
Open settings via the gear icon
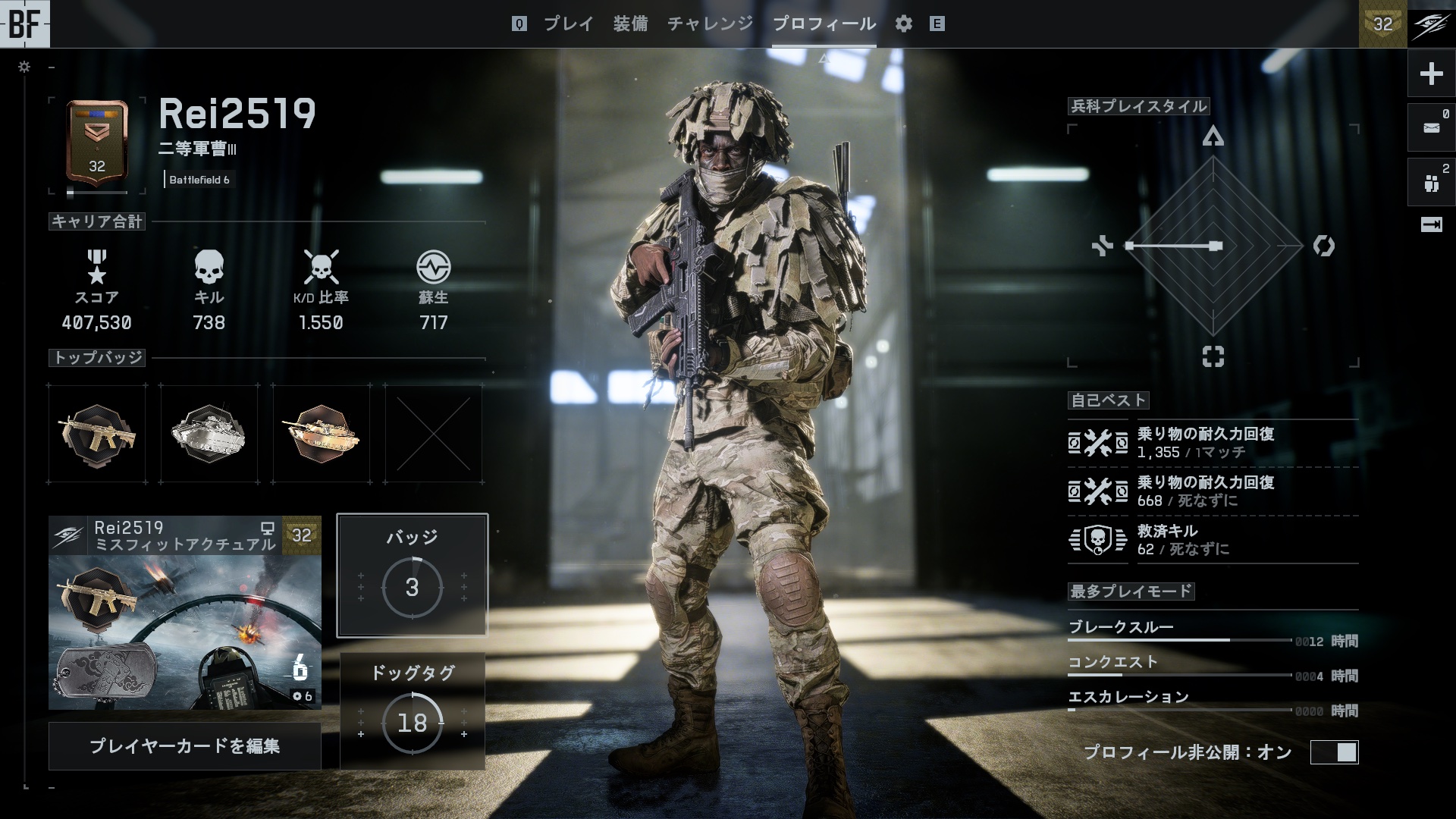pos(903,24)
